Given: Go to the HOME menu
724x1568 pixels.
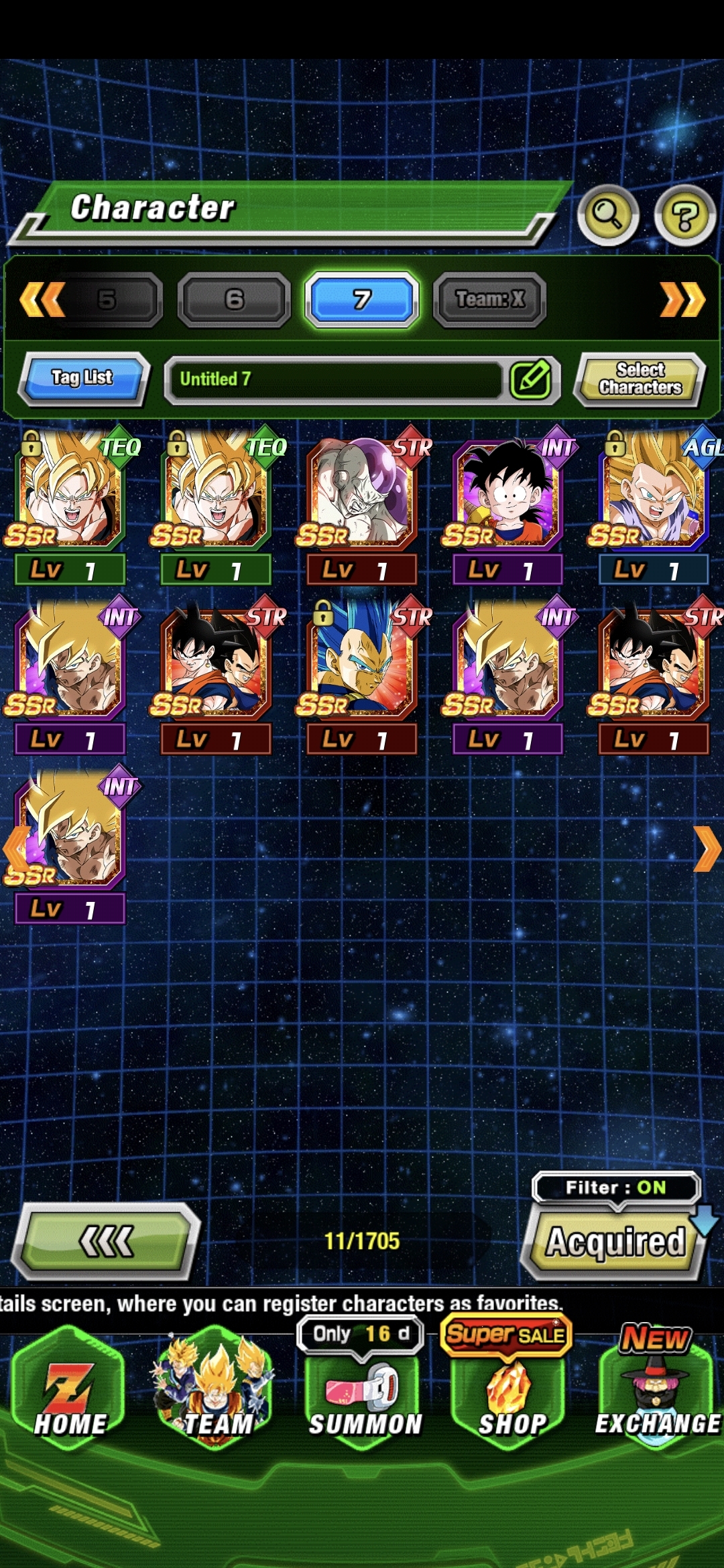Looking at the screenshot, I should point(70,1400).
